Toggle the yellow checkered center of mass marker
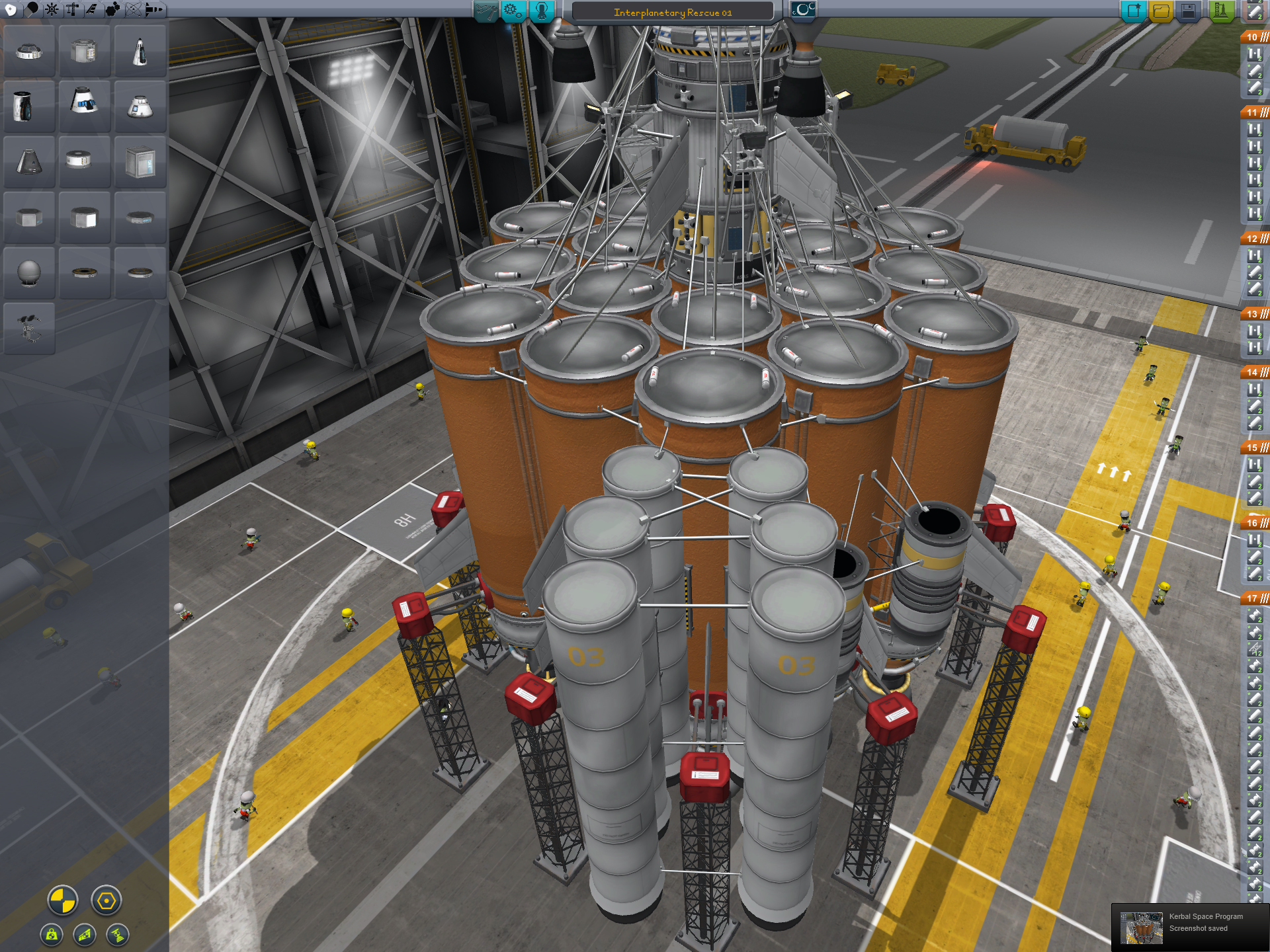1270x952 pixels. 63,900
